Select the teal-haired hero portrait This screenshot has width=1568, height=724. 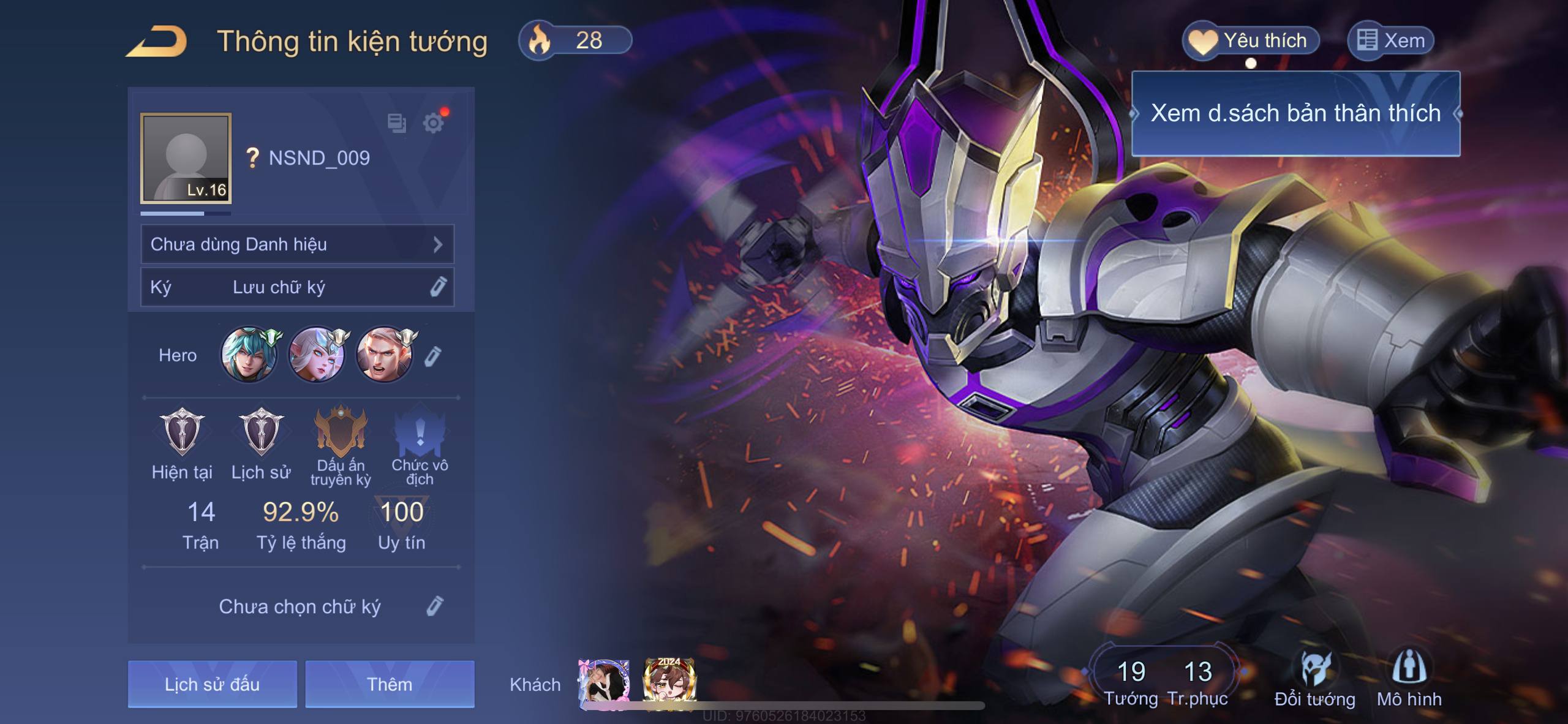(x=248, y=355)
